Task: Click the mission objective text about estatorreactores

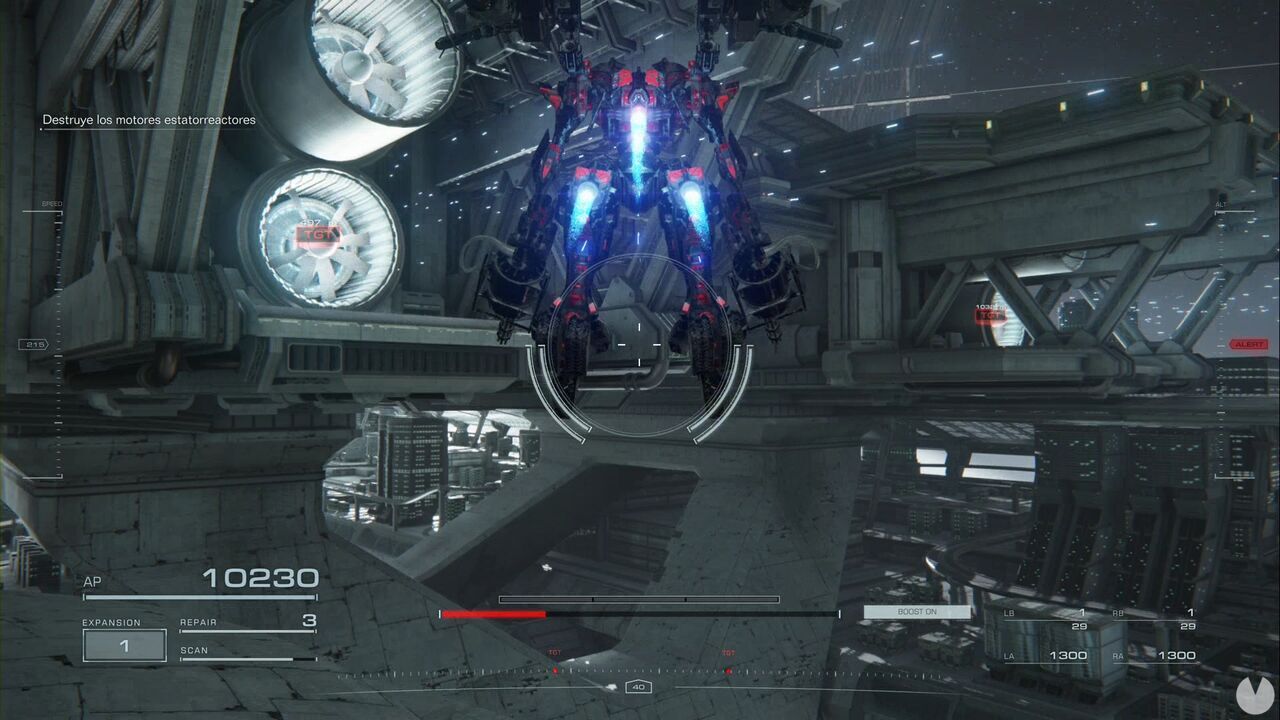Action: pos(148,119)
